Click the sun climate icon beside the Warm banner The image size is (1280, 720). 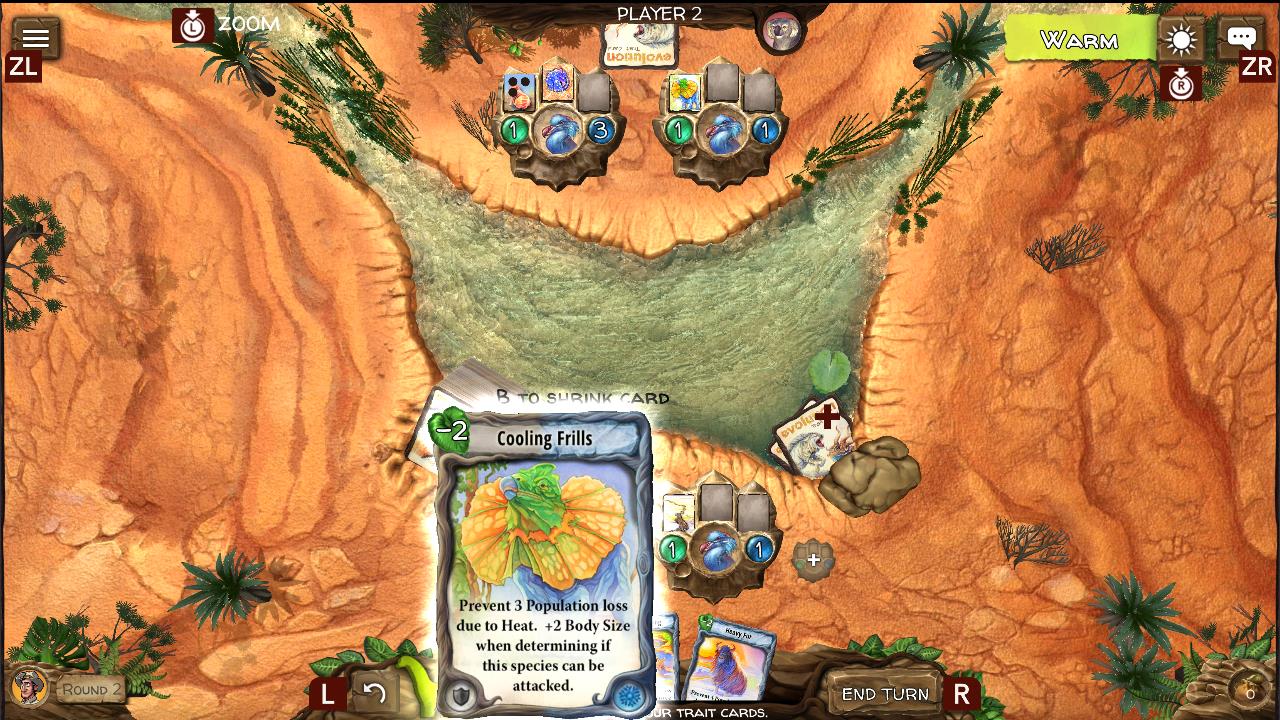click(1181, 40)
